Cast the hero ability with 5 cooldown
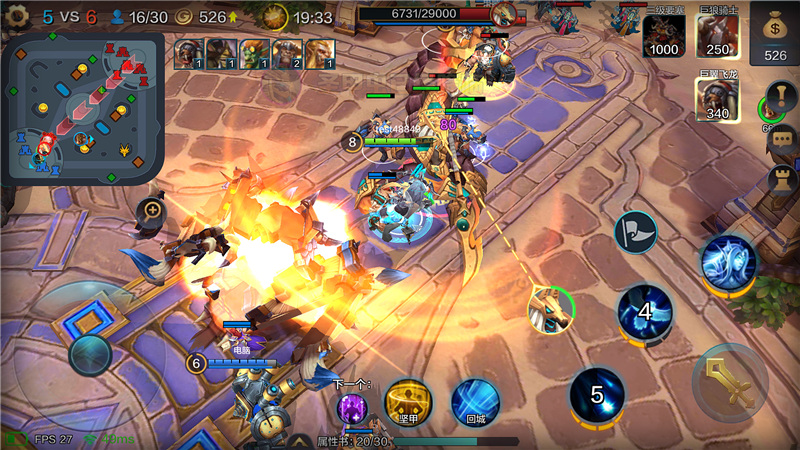Viewport: 800px width, 450px height. 597,395
